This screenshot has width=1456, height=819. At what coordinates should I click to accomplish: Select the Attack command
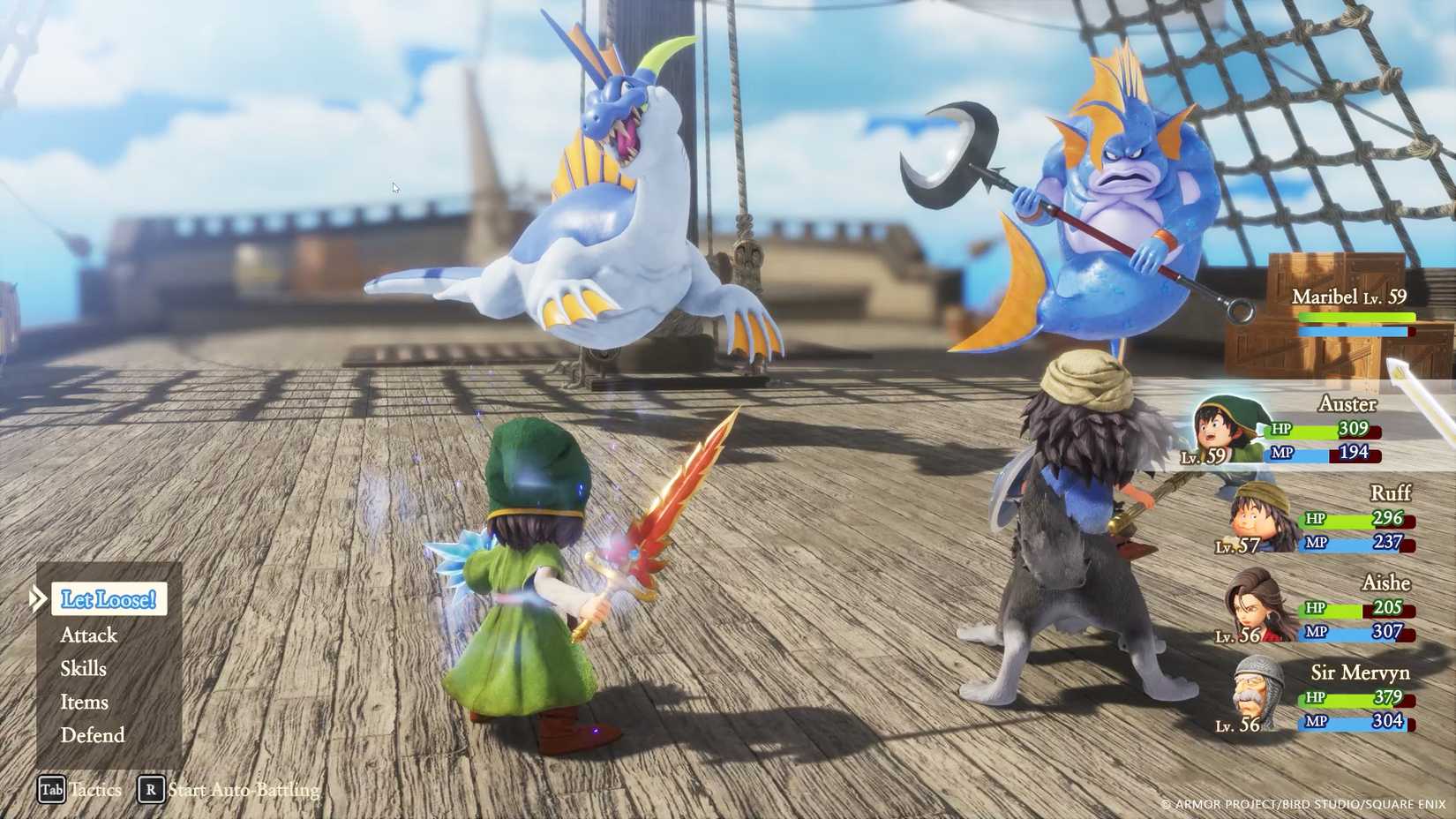point(88,635)
